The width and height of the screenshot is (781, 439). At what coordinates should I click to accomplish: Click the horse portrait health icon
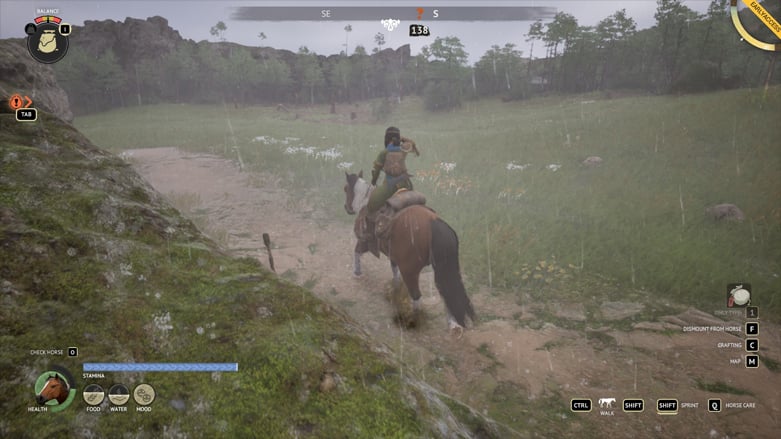click(53, 388)
